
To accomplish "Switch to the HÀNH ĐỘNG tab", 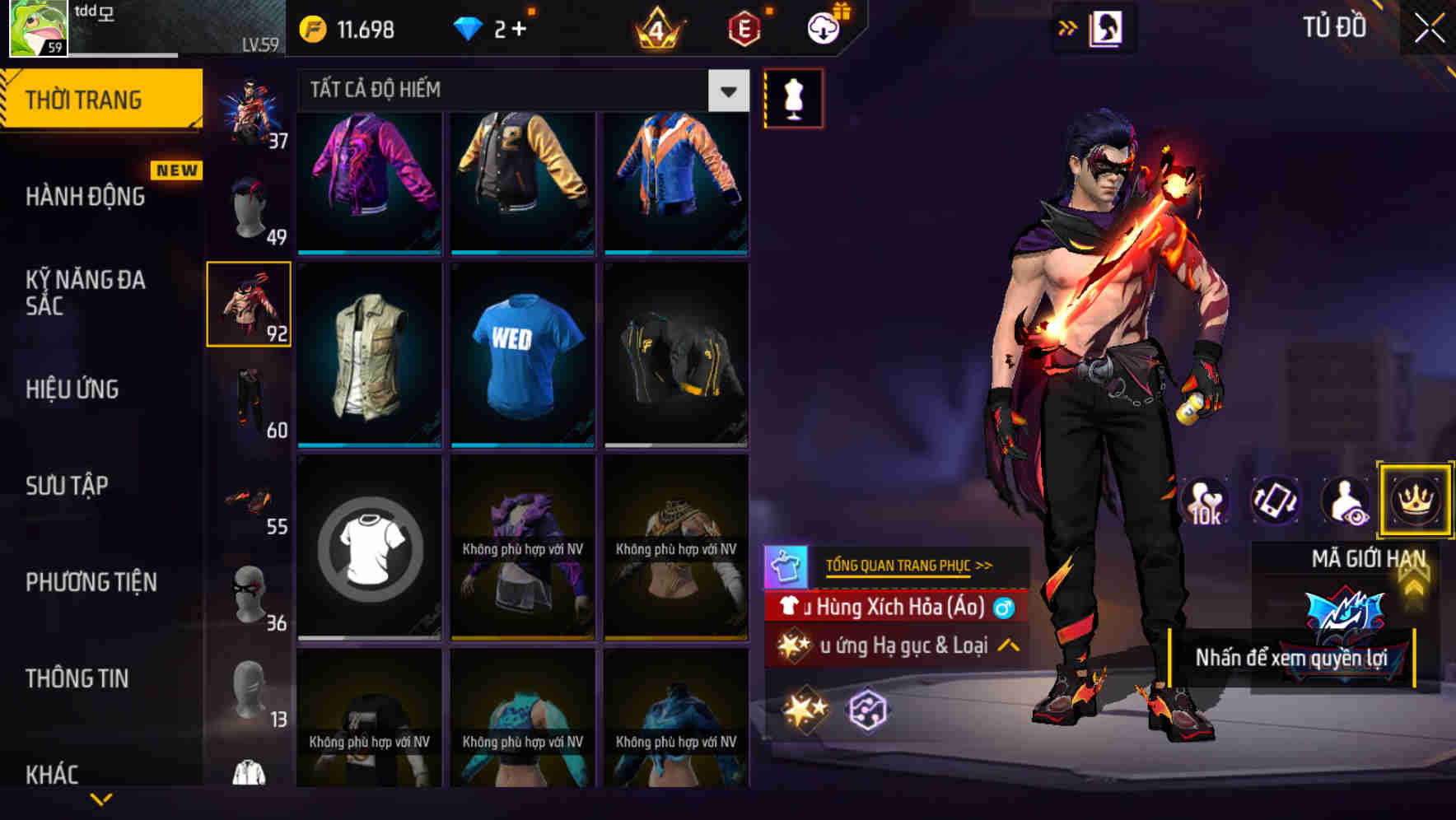I will (86, 196).
